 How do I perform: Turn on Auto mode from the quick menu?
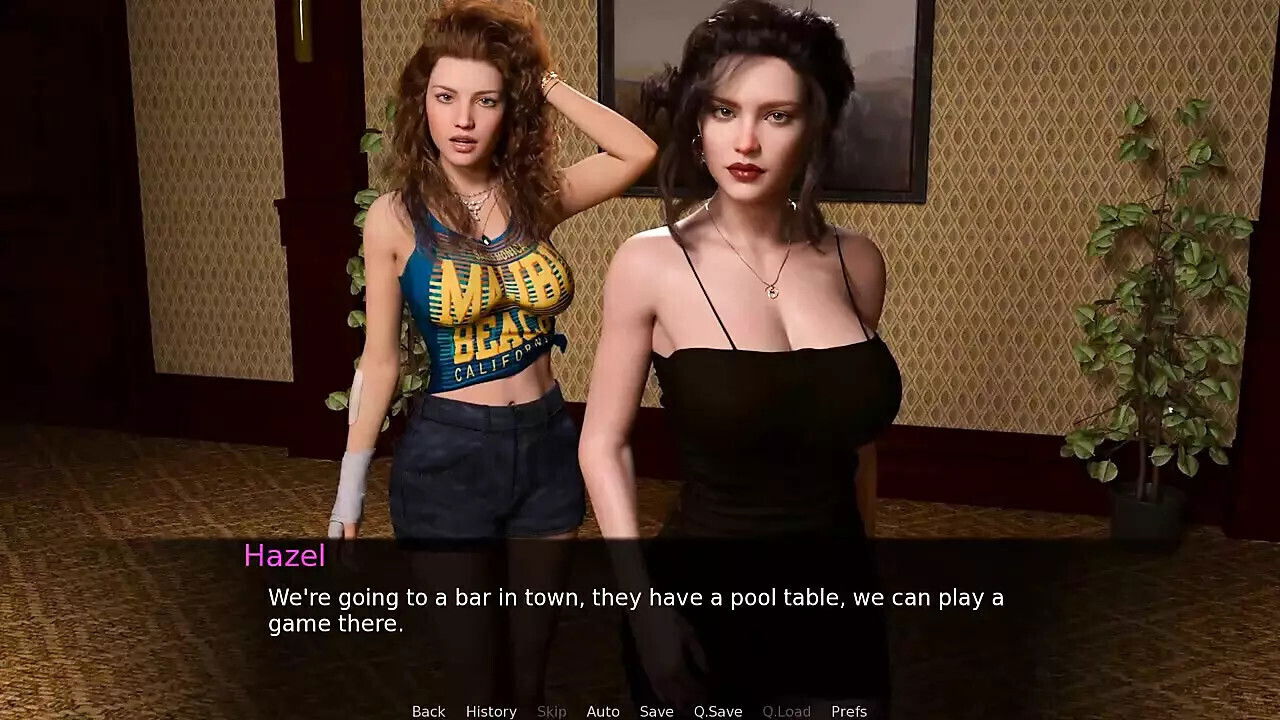[603, 711]
